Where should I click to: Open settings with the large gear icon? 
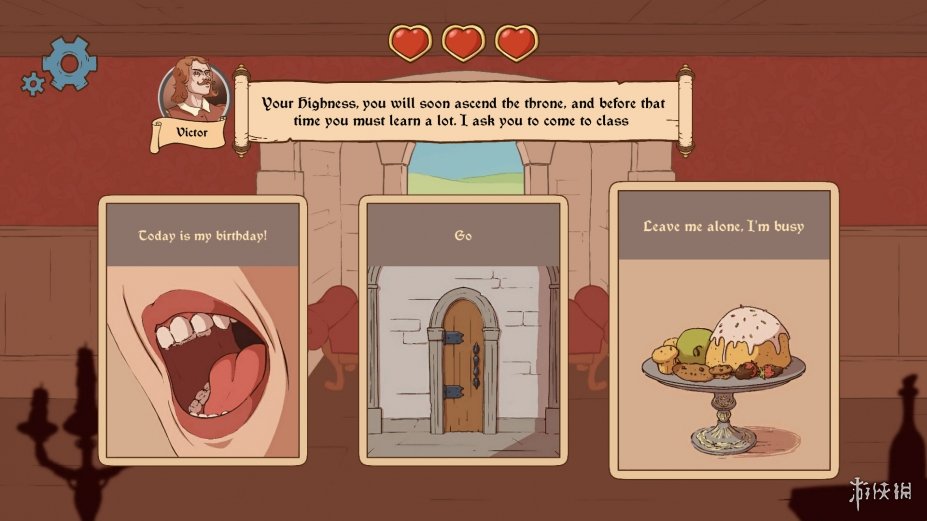click(69, 63)
